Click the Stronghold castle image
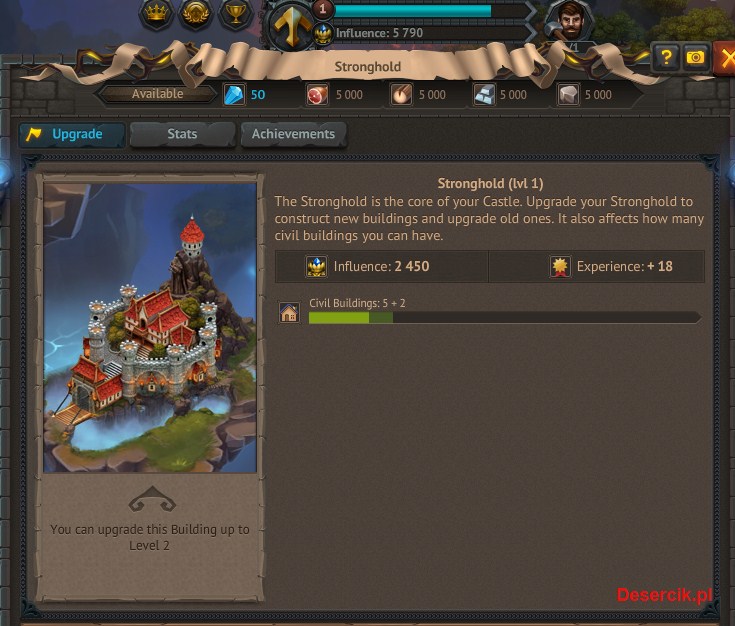 click(150, 327)
